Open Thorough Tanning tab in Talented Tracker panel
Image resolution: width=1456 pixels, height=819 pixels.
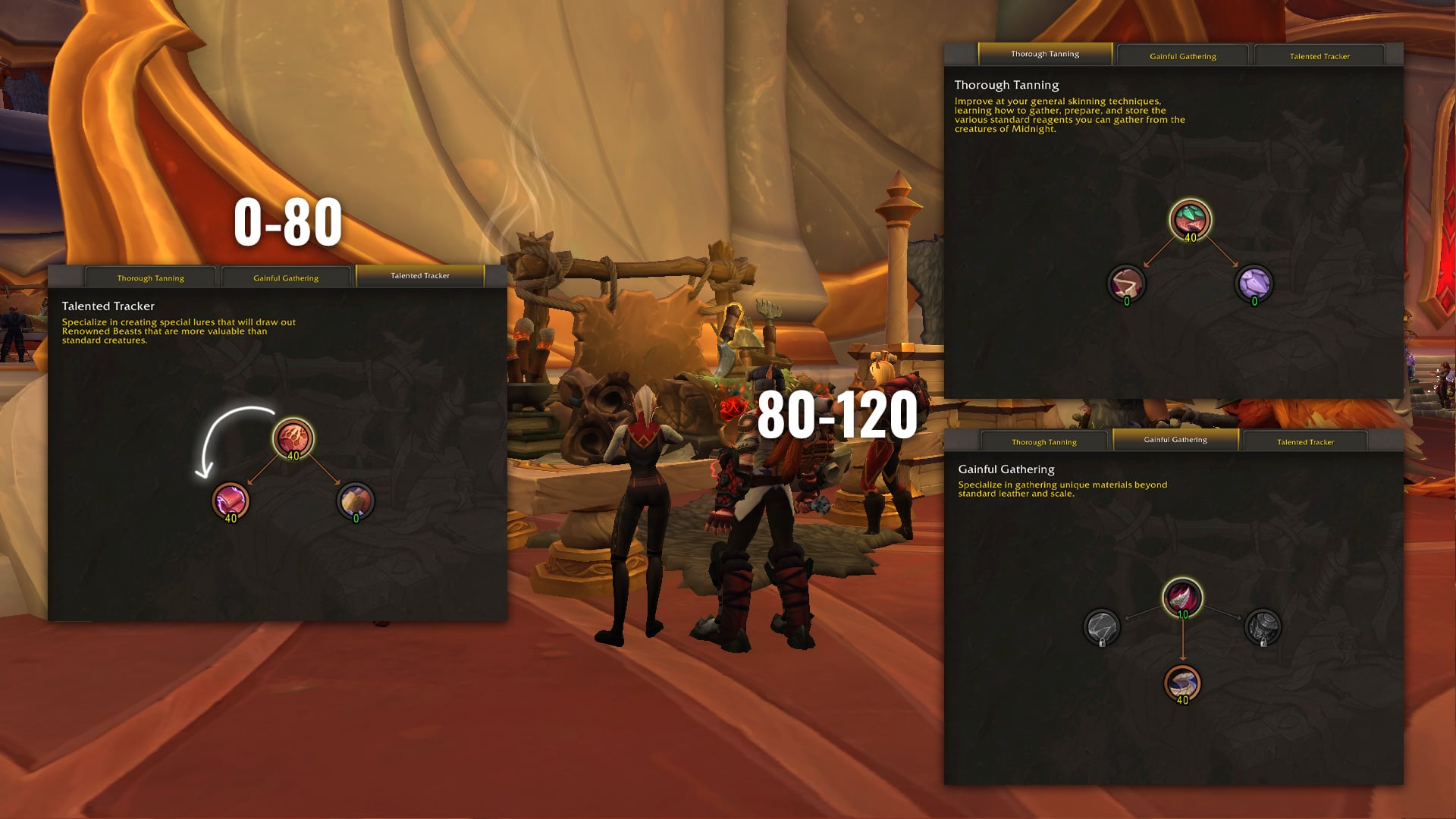point(151,278)
